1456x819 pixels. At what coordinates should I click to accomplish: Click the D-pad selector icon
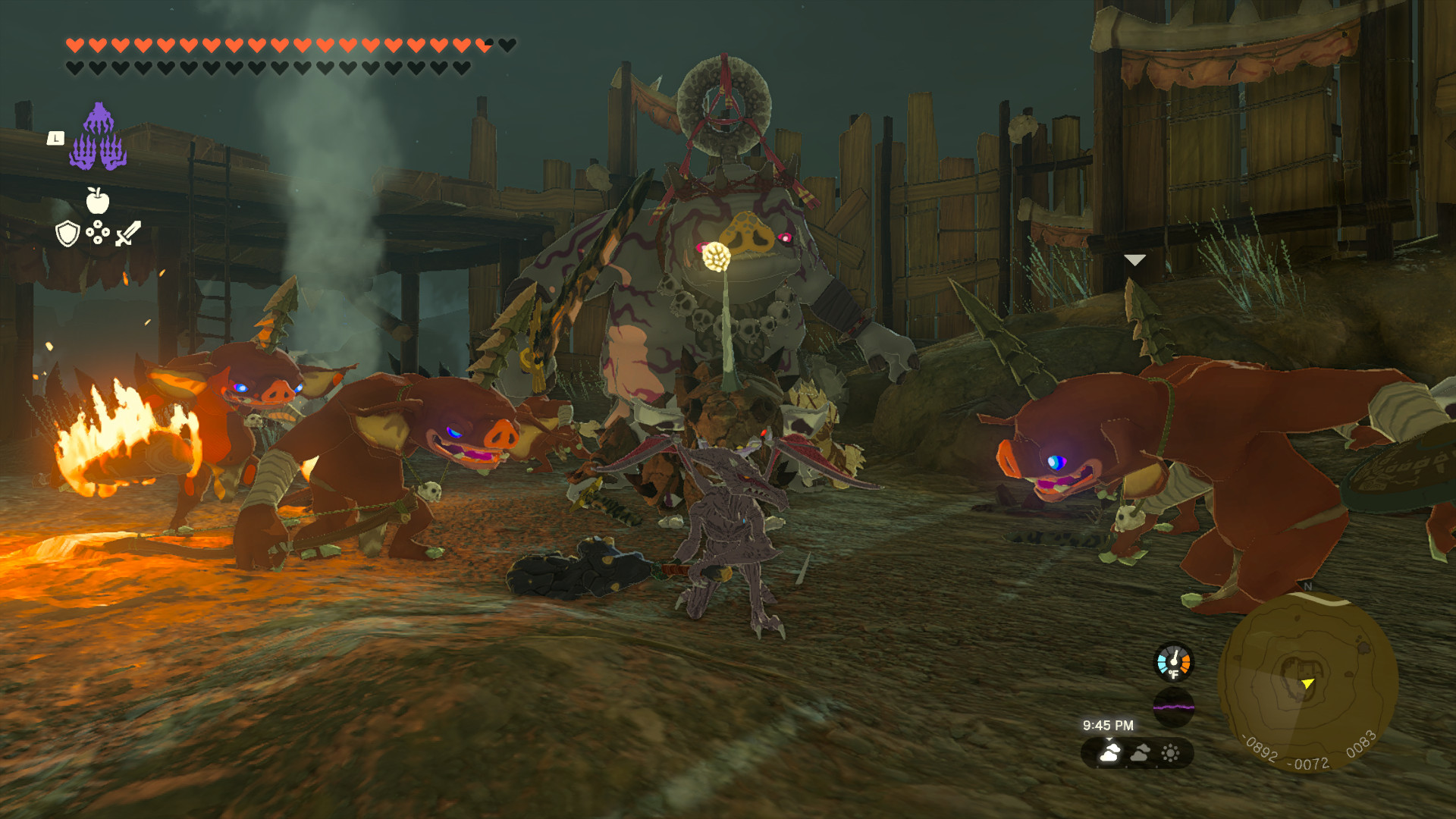[97, 234]
